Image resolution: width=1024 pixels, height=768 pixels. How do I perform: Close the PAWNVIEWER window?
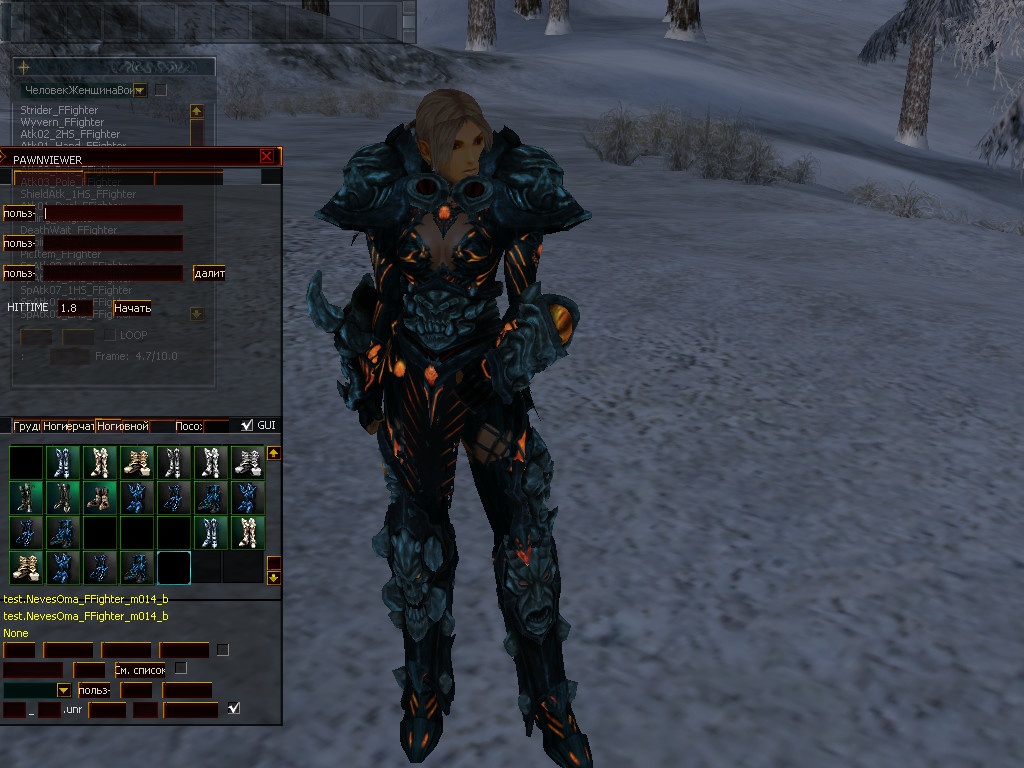(266, 156)
